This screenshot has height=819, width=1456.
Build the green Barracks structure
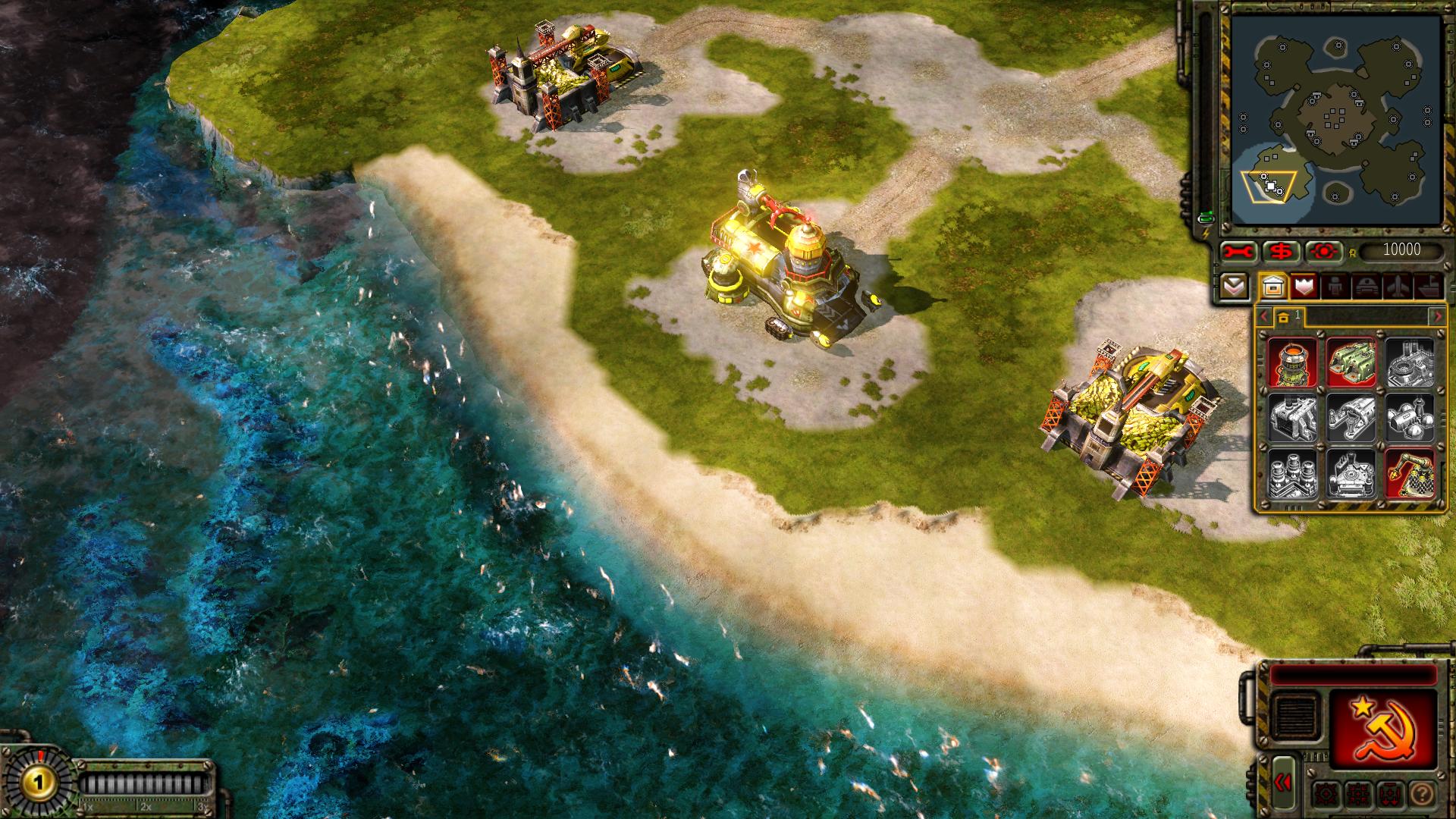1351,362
